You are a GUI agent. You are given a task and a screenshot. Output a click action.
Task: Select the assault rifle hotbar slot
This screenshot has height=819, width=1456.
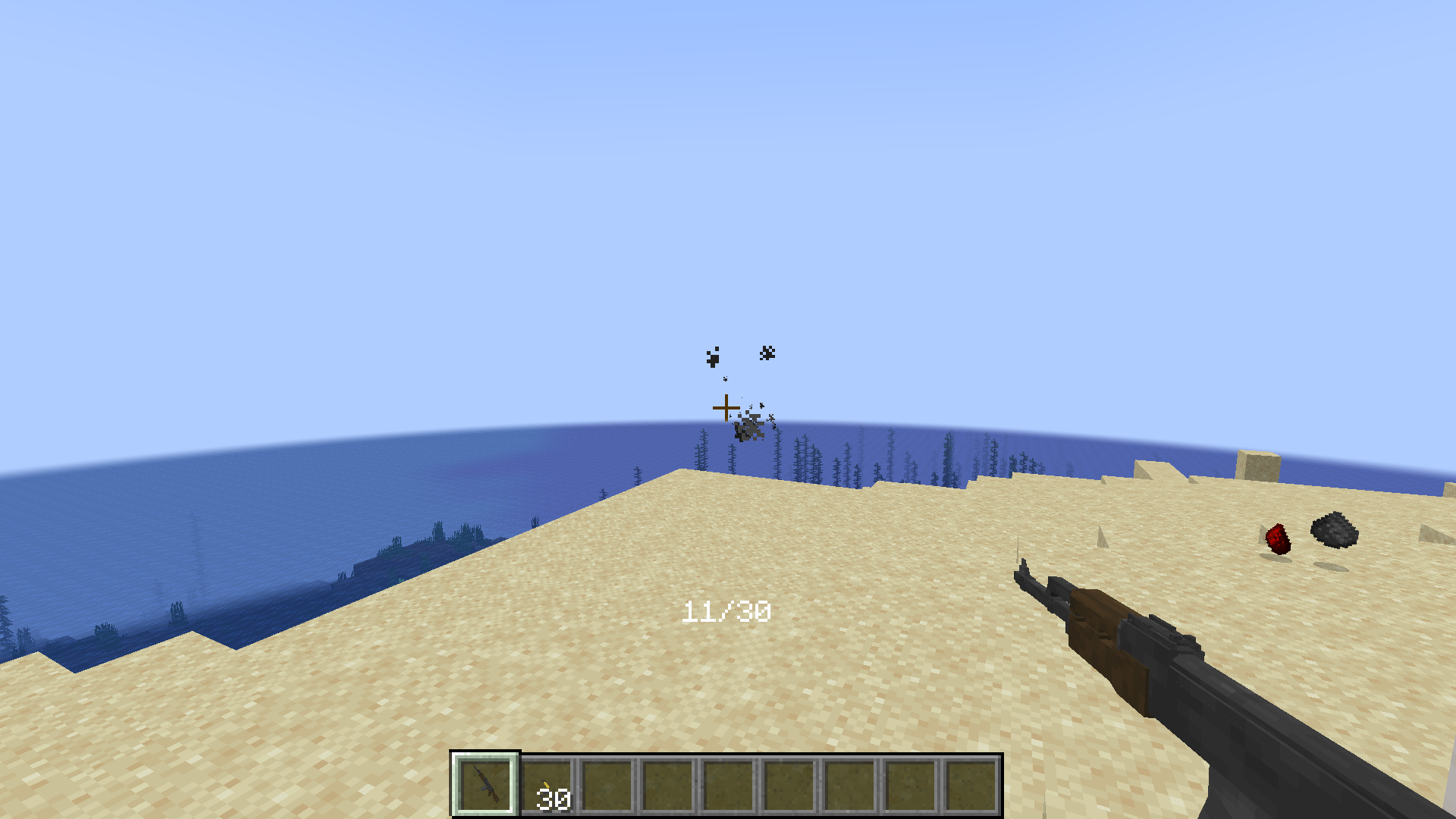(x=485, y=785)
